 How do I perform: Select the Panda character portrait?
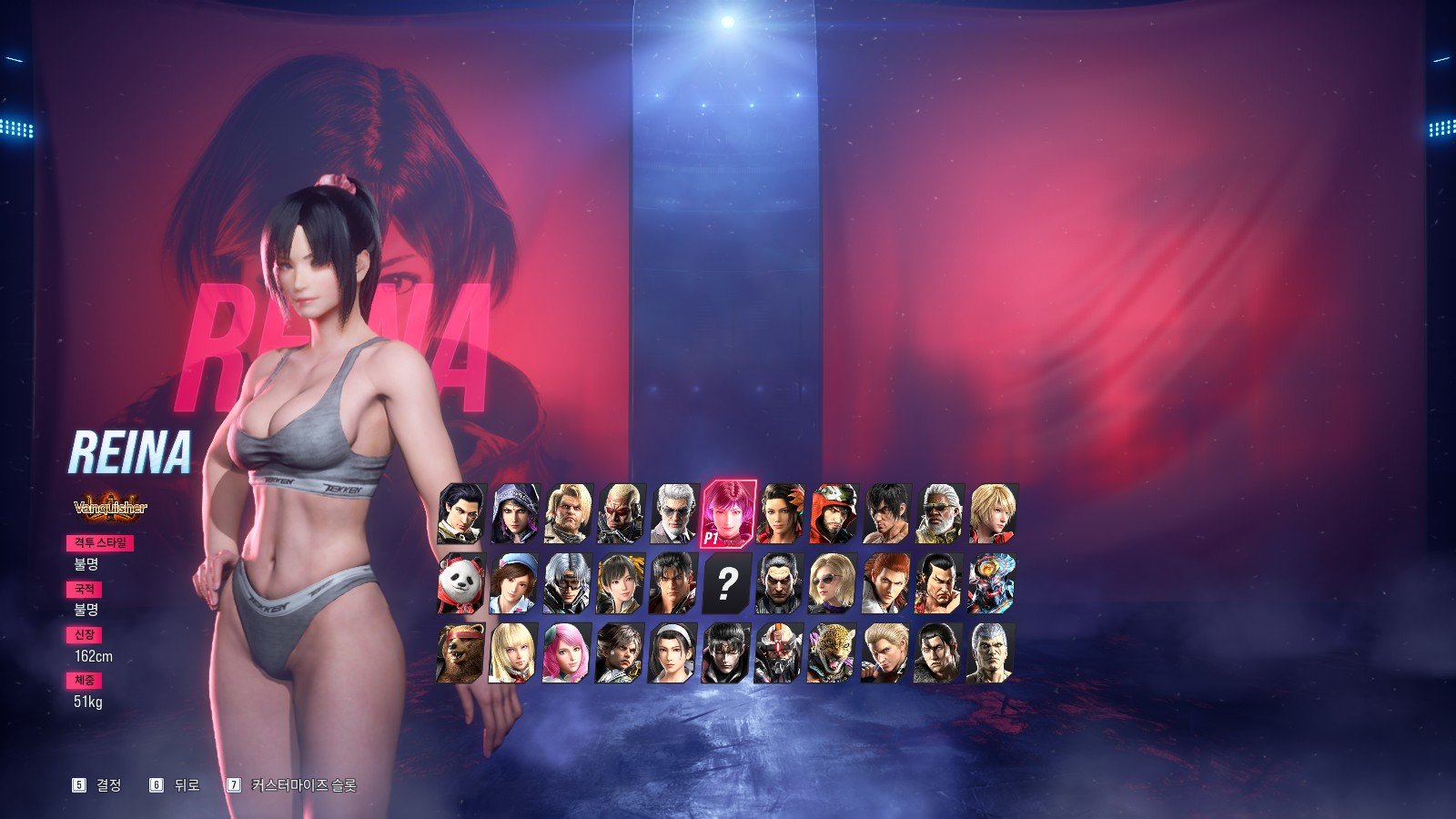[x=462, y=584]
